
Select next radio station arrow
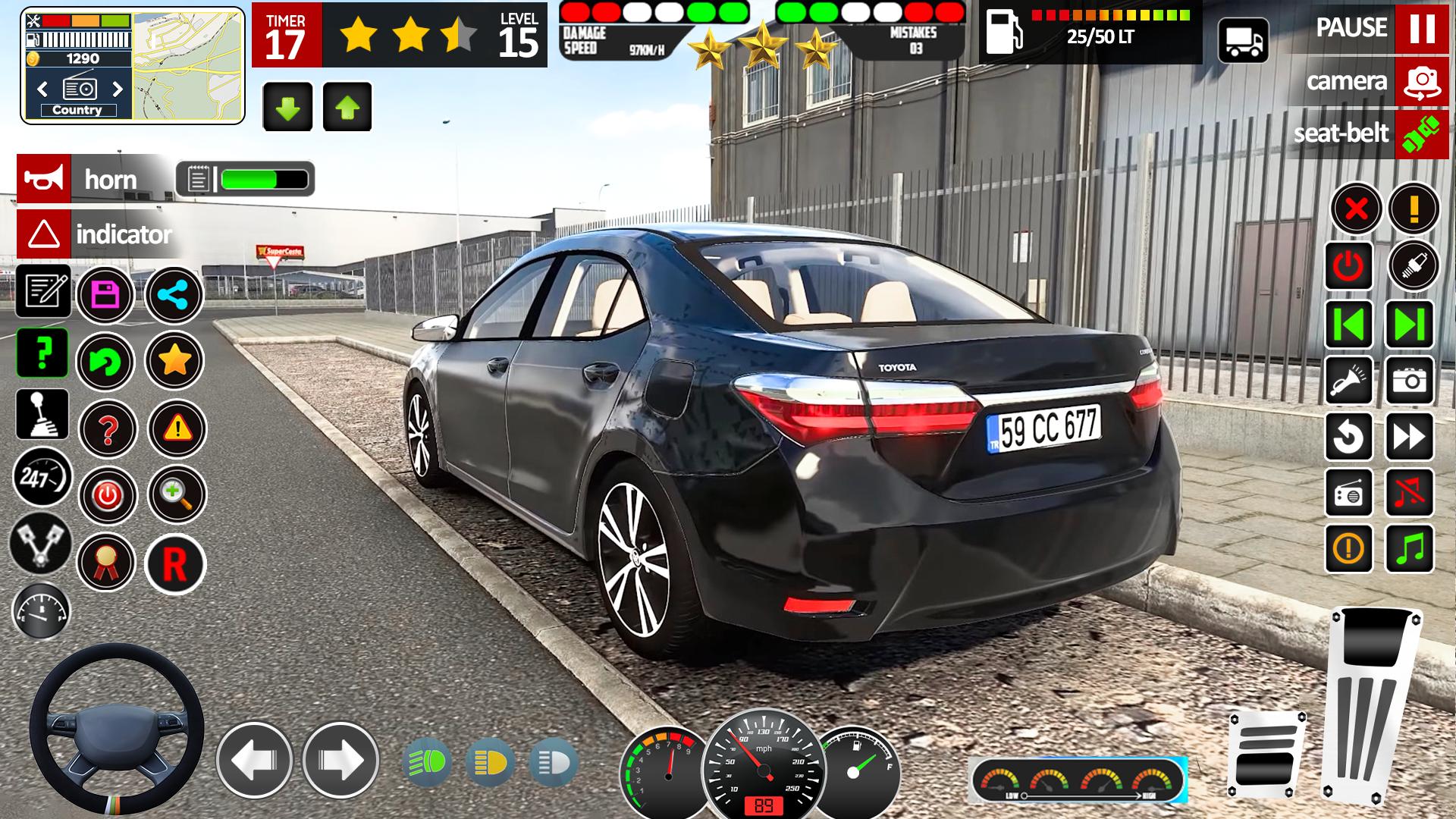(x=118, y=89)
